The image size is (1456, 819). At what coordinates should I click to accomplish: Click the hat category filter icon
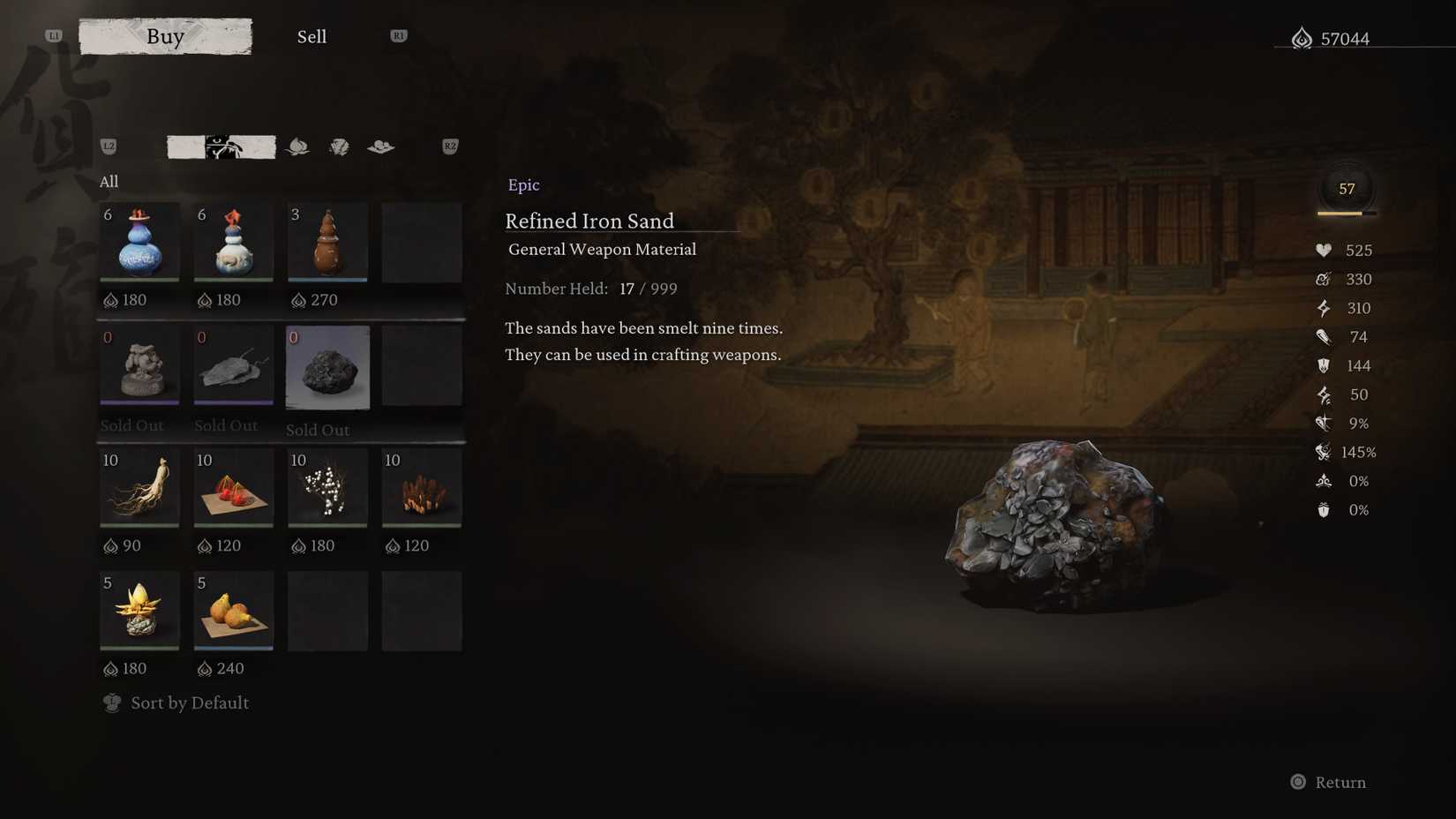380,147
